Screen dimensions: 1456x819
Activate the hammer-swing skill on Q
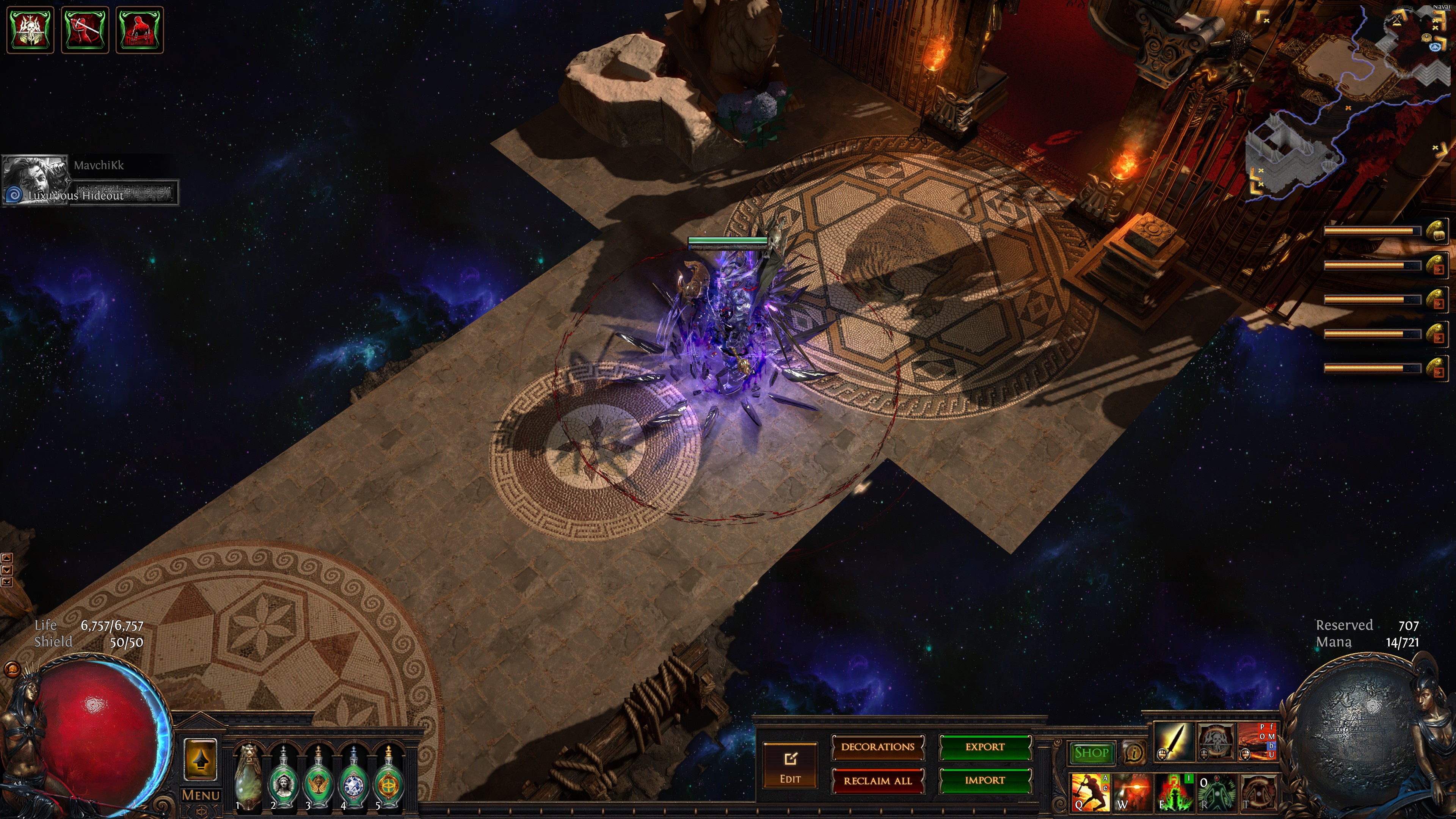click(1090, 791)
